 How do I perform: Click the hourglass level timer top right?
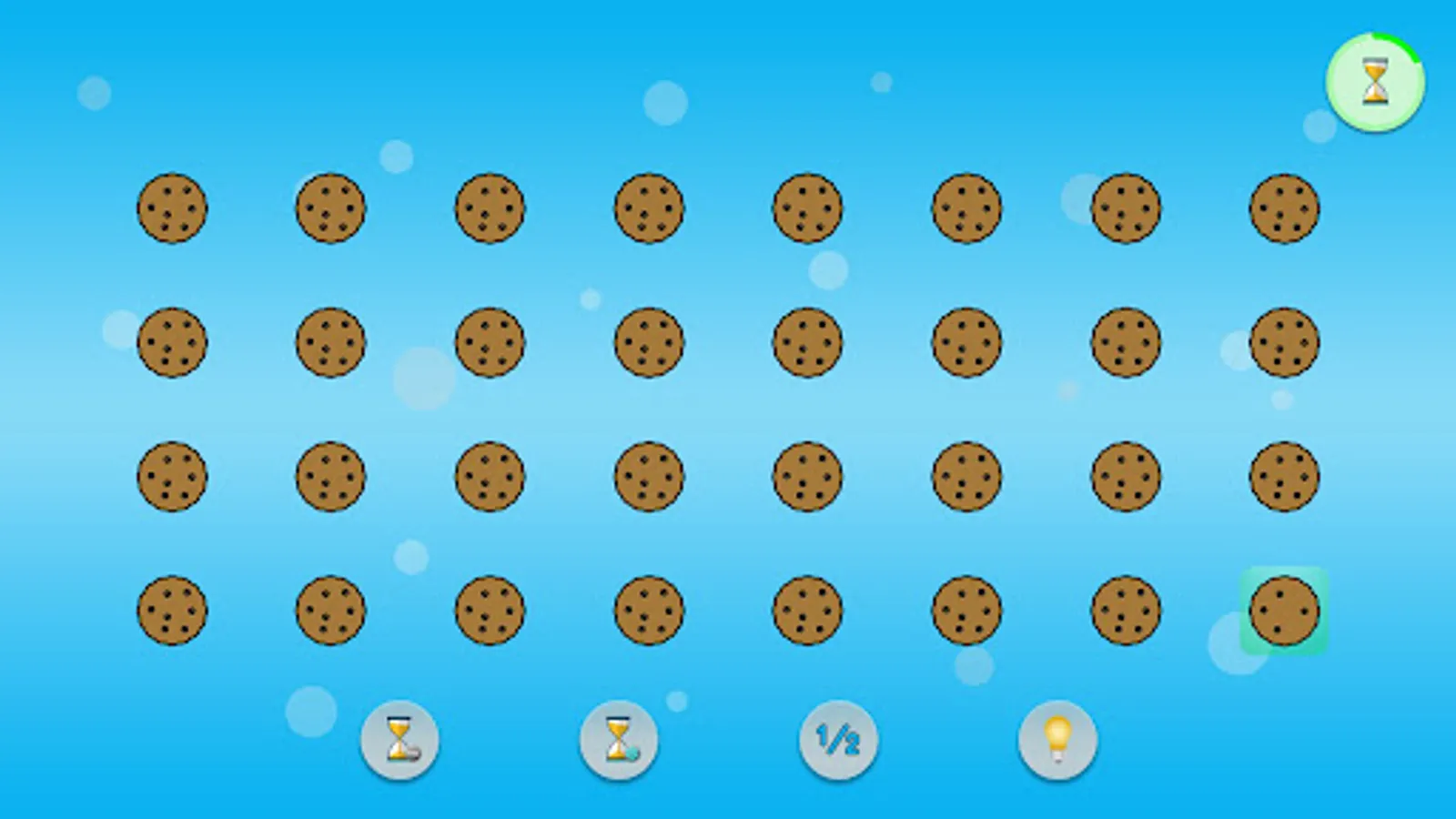pyautogui.click(x=1374, y=82)
